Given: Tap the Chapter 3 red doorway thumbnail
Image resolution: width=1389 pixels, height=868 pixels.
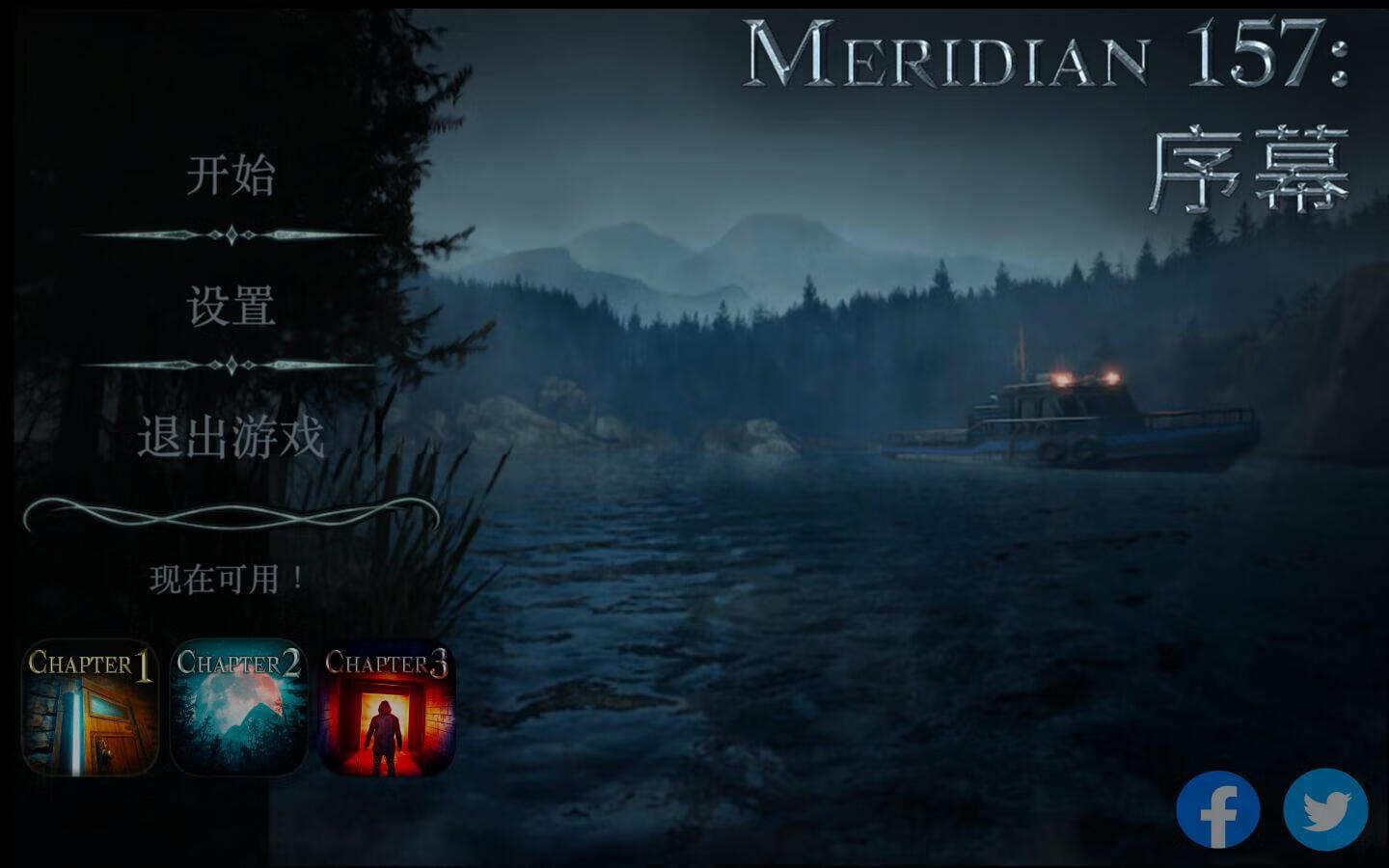Looking at the screenshot, I should (387, 708).
